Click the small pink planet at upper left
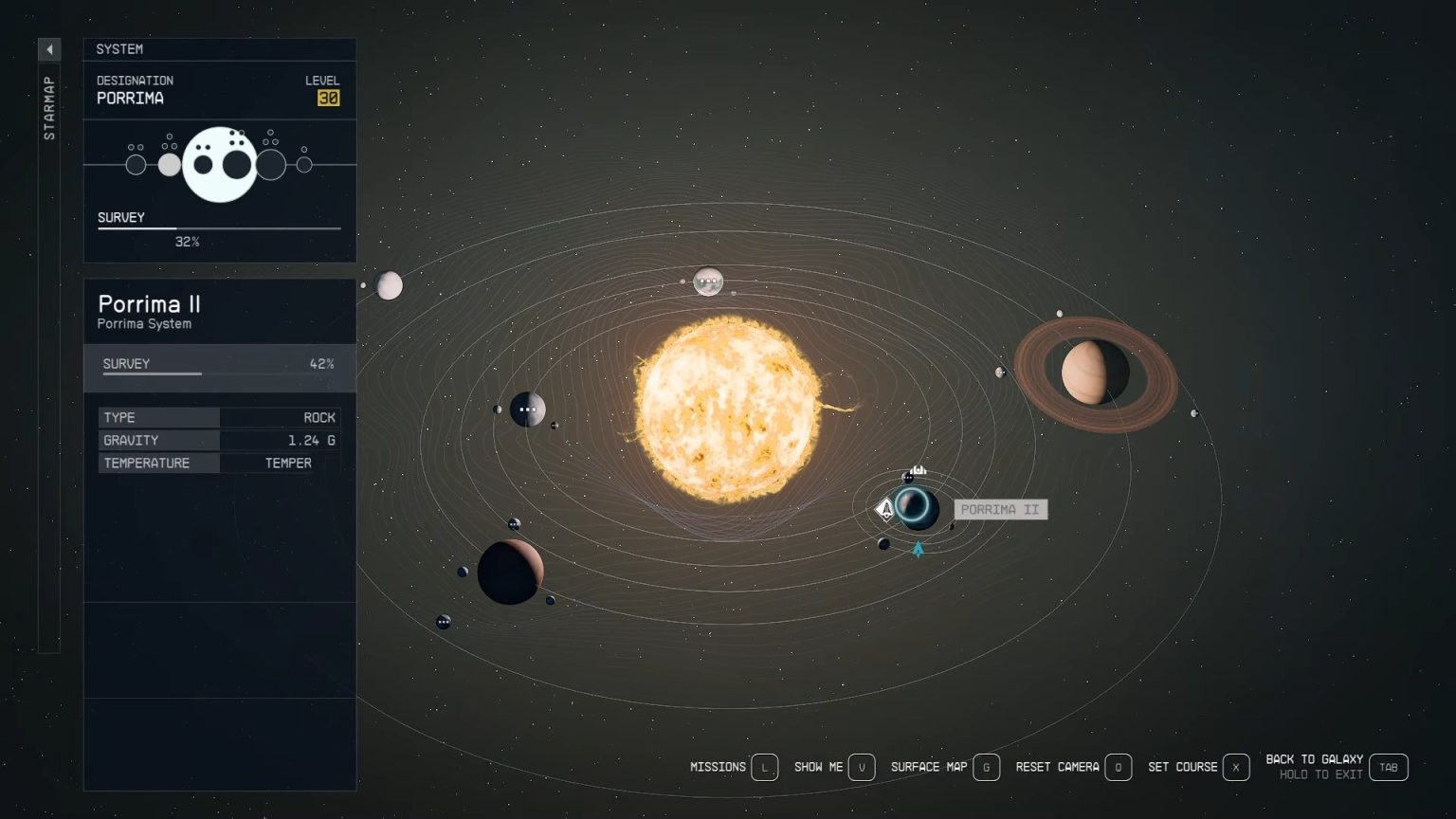The width and height of the screenshot is (1456, 819). [x=390, y=285]
